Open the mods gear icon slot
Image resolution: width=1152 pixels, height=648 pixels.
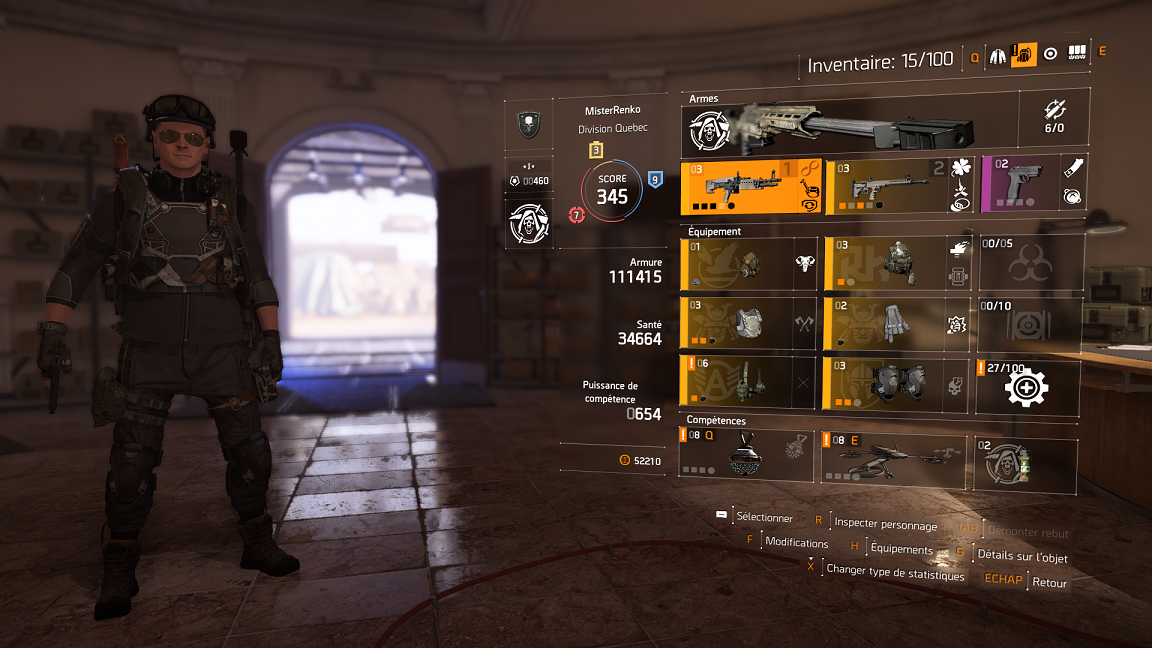pos(1027,387)
